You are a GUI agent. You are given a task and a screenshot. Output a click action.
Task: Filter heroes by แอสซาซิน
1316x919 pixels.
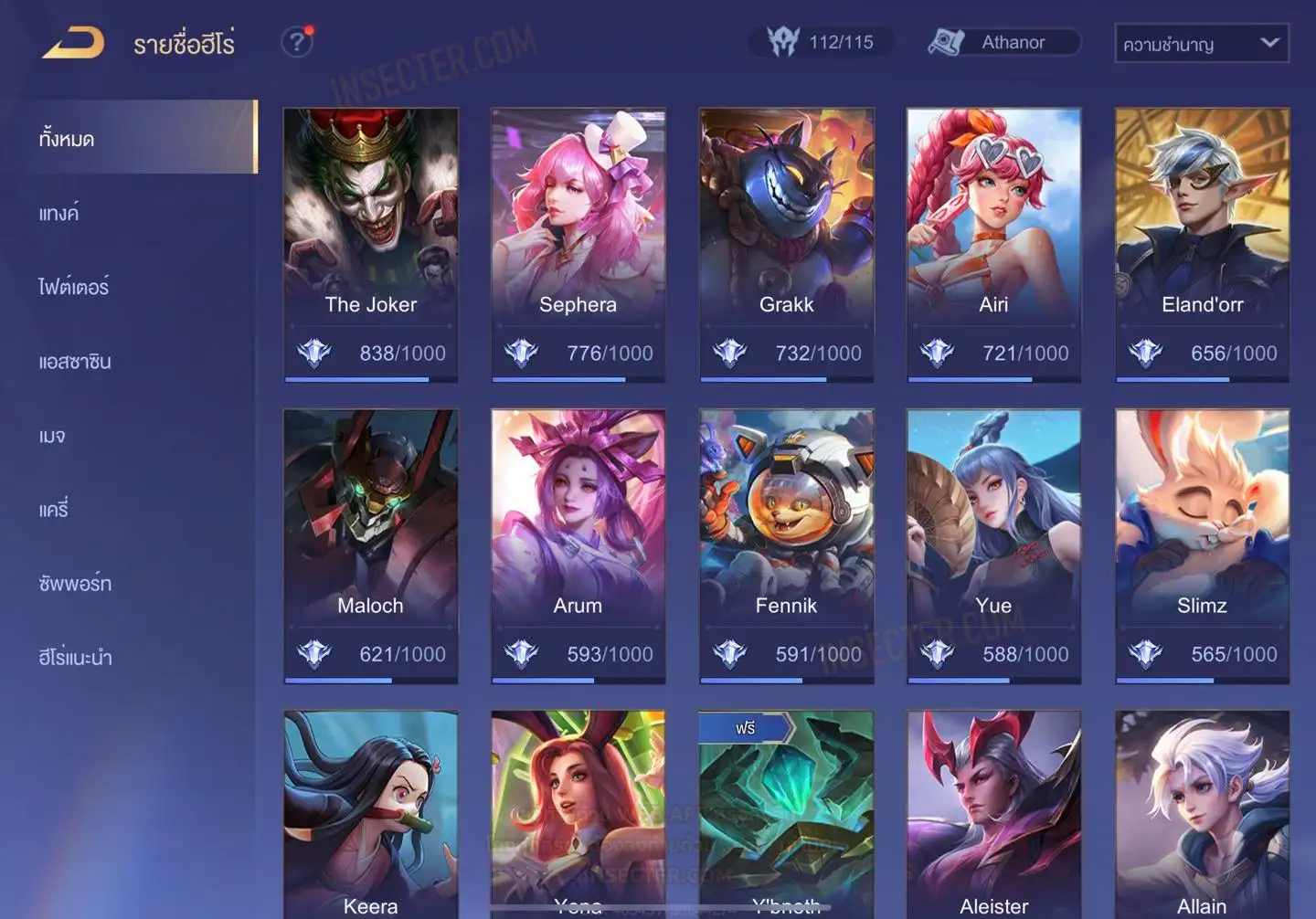pyautogui.click(x=75, y=361)
